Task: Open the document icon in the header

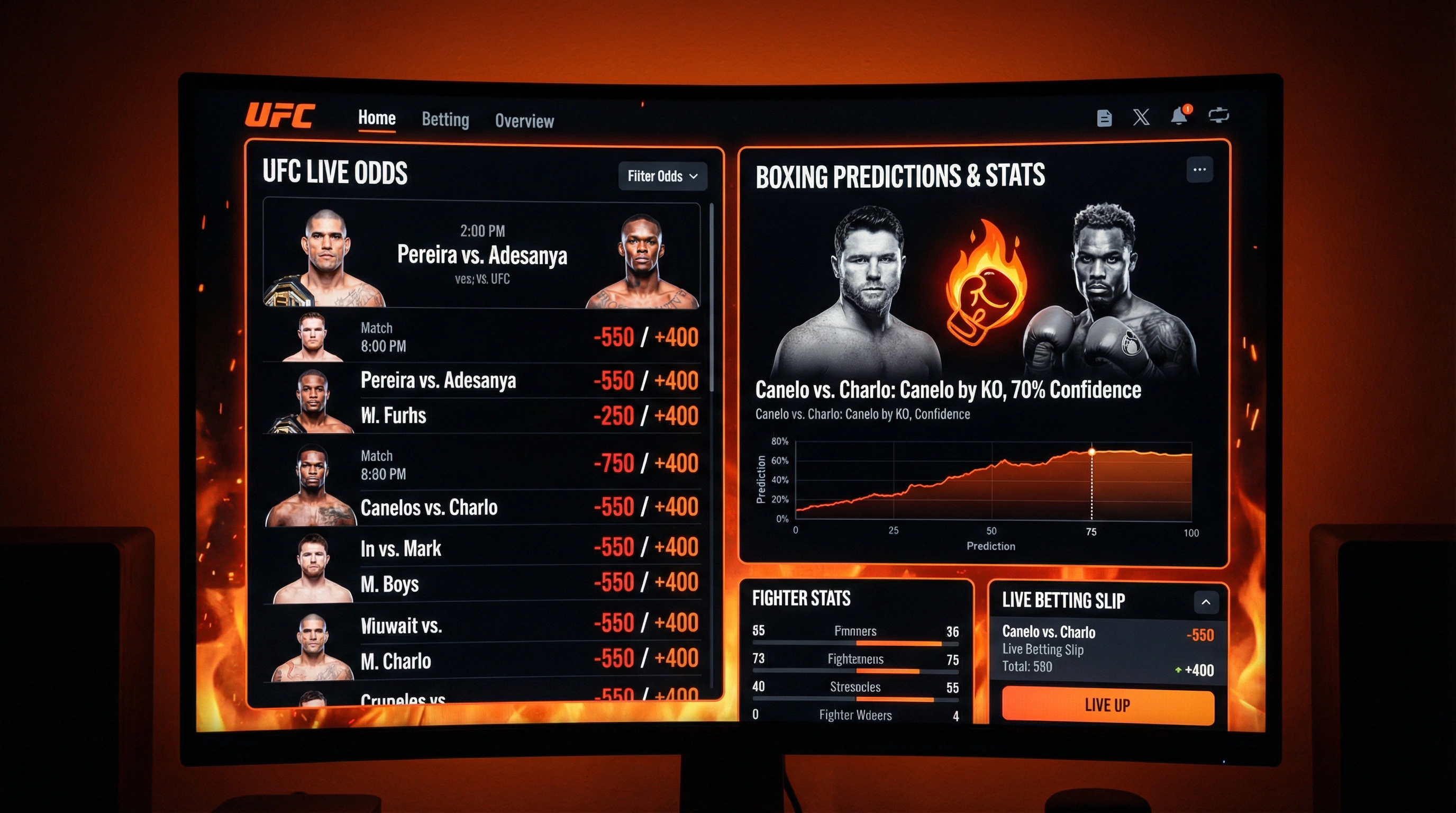Action: 1104,118
